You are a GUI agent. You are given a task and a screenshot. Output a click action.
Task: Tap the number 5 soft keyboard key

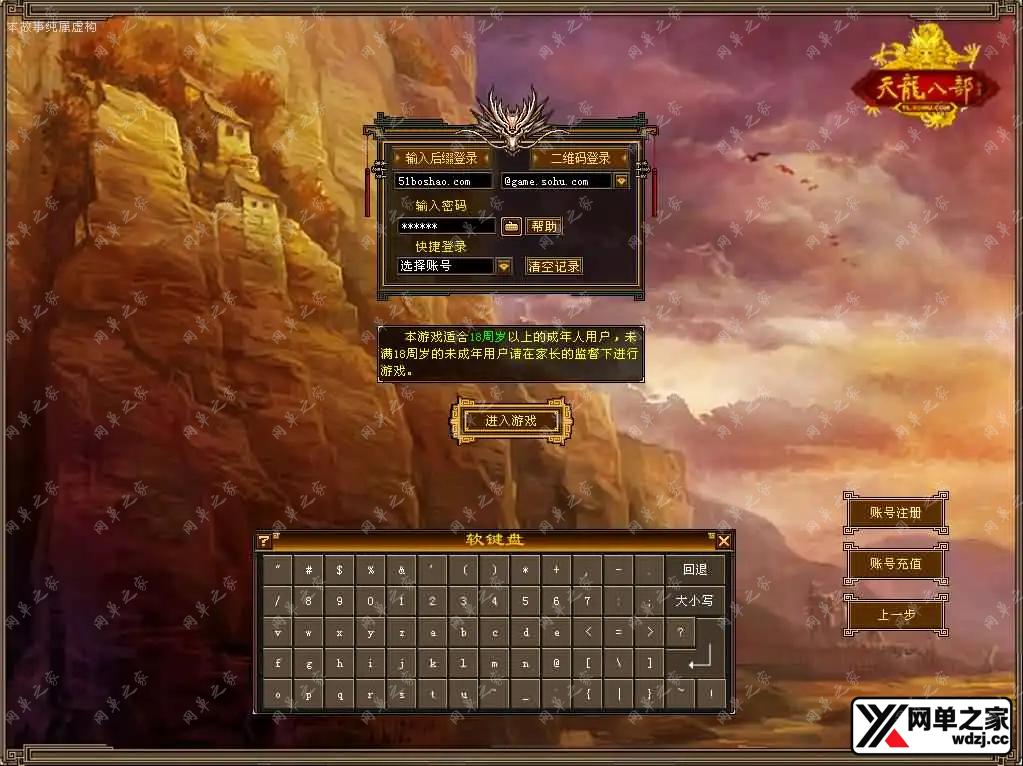pyautogui.click(x=525, y=601)
